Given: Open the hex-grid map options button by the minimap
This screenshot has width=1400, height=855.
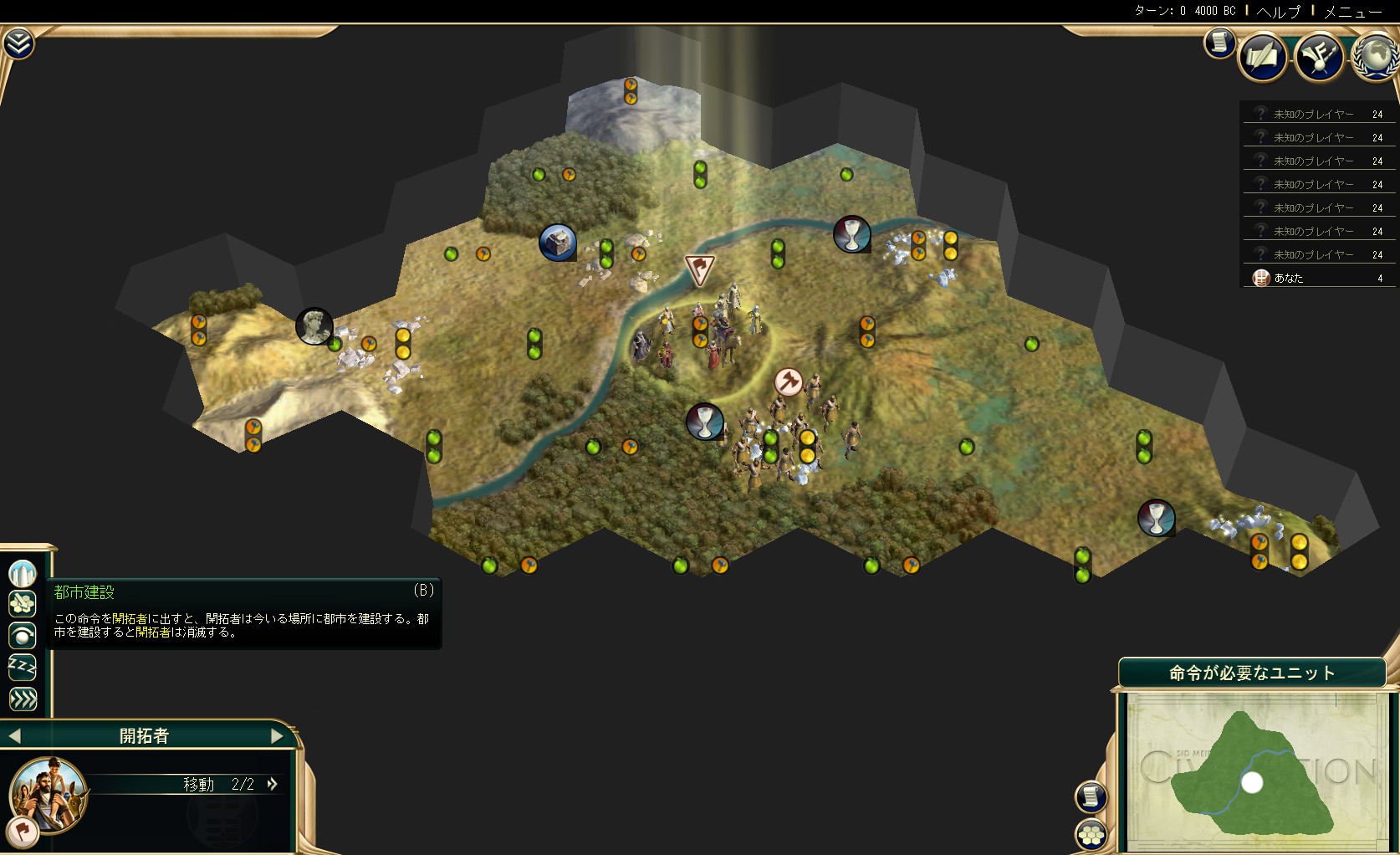Looking at the screenshot, I should pyautogui.click(x=1091, y=834).
